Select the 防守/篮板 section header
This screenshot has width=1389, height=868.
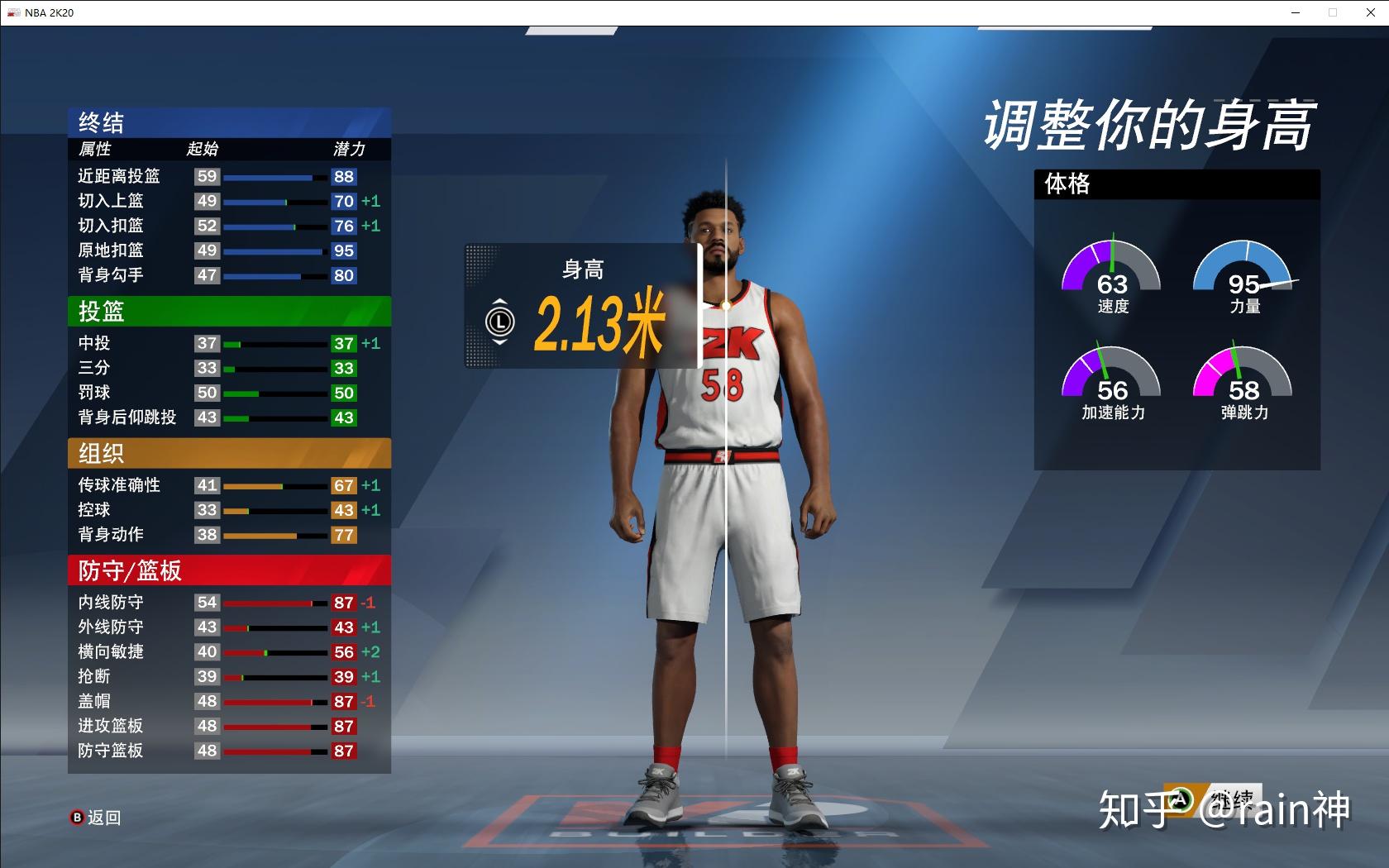tap(229, 570)
